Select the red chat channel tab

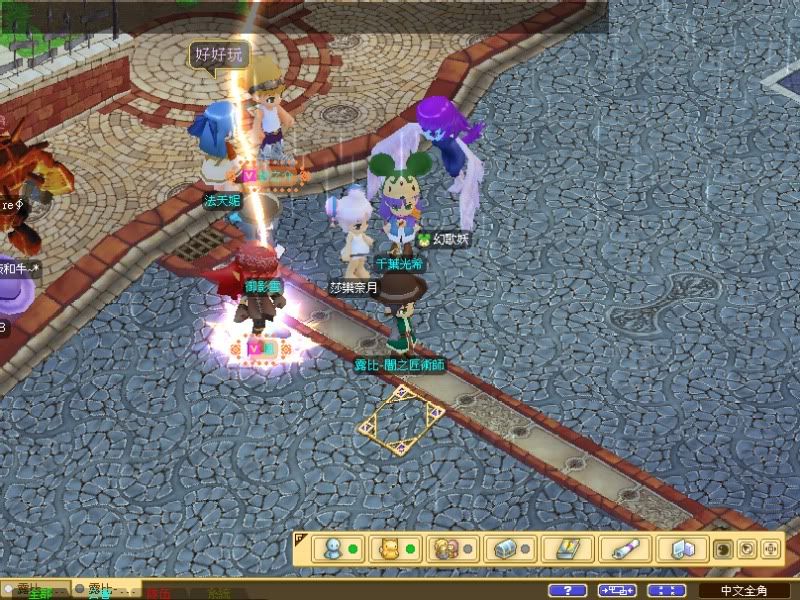158,593
